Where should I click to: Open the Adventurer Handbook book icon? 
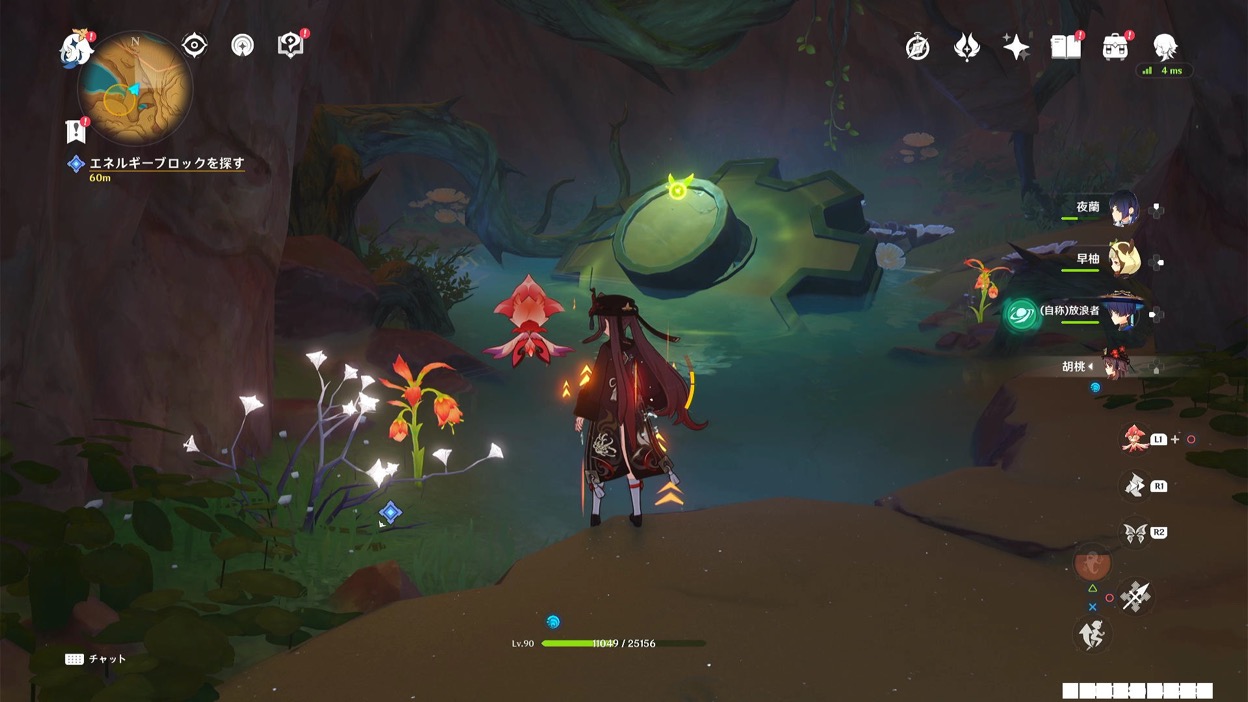pyautogui.click(x=1066, y=46)
